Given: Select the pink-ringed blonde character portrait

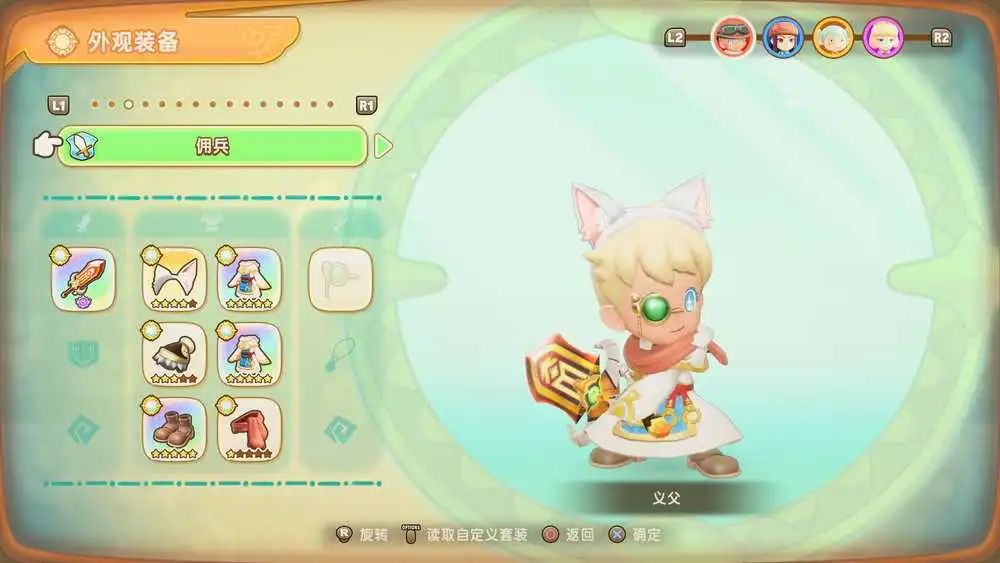Looking at the screenshot, I should tap(883, 38).
